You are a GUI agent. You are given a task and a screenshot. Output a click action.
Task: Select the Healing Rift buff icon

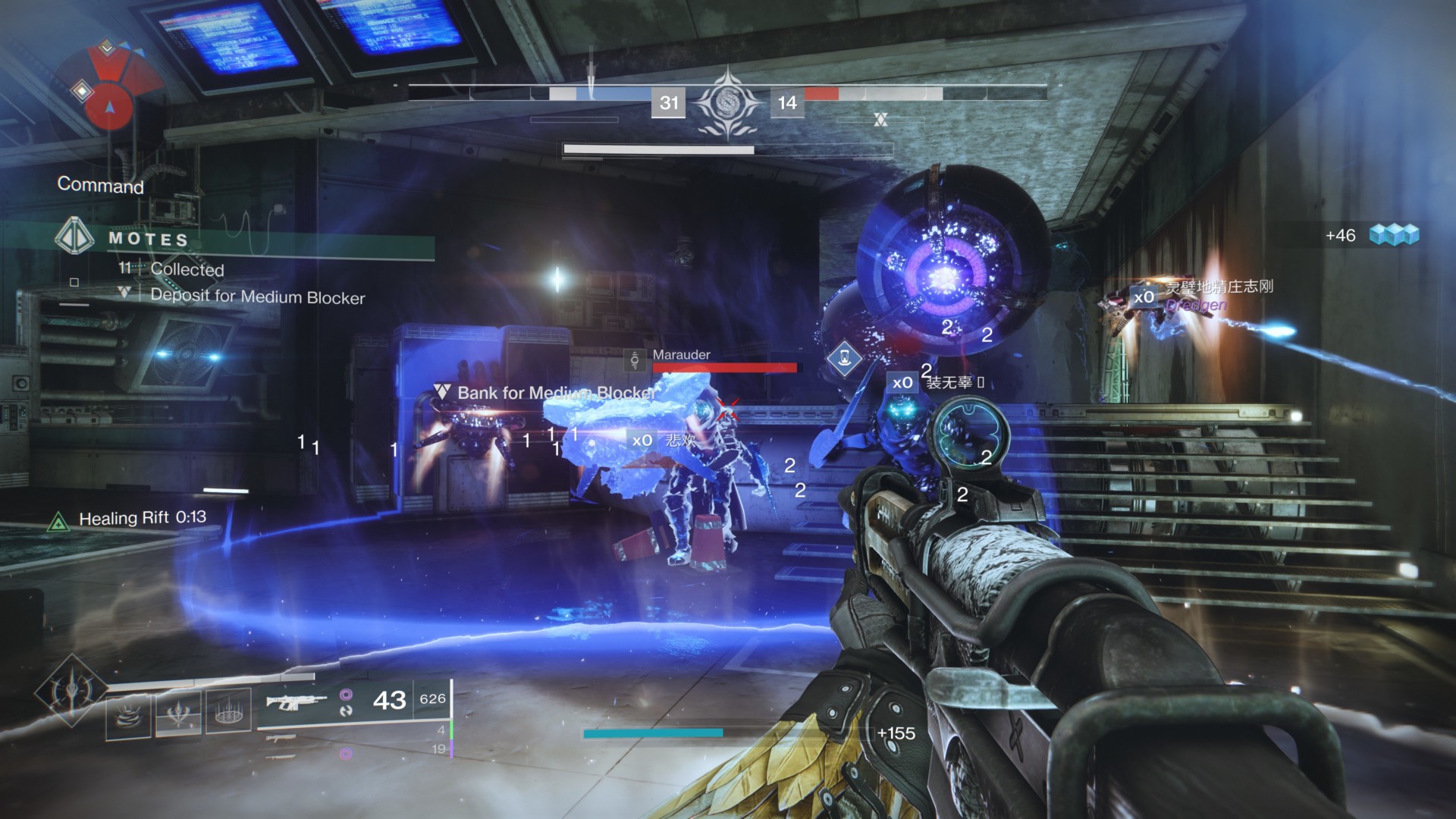[58, 521]
